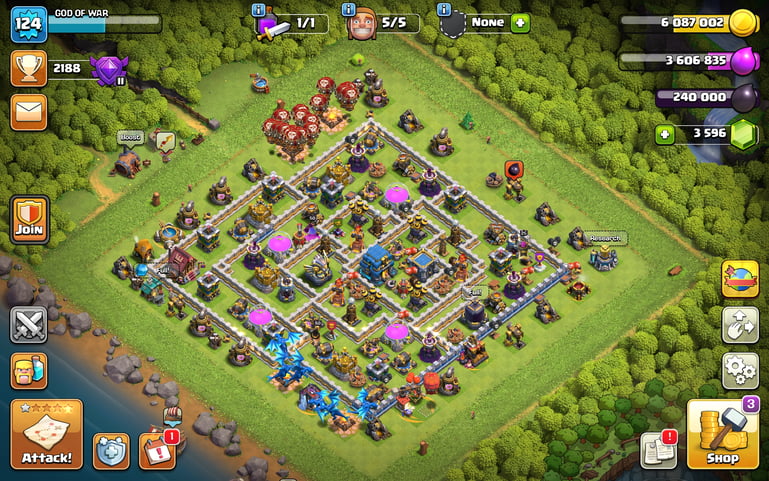Open the Shop menu
769x481 pixels.
tap(722, 434)
